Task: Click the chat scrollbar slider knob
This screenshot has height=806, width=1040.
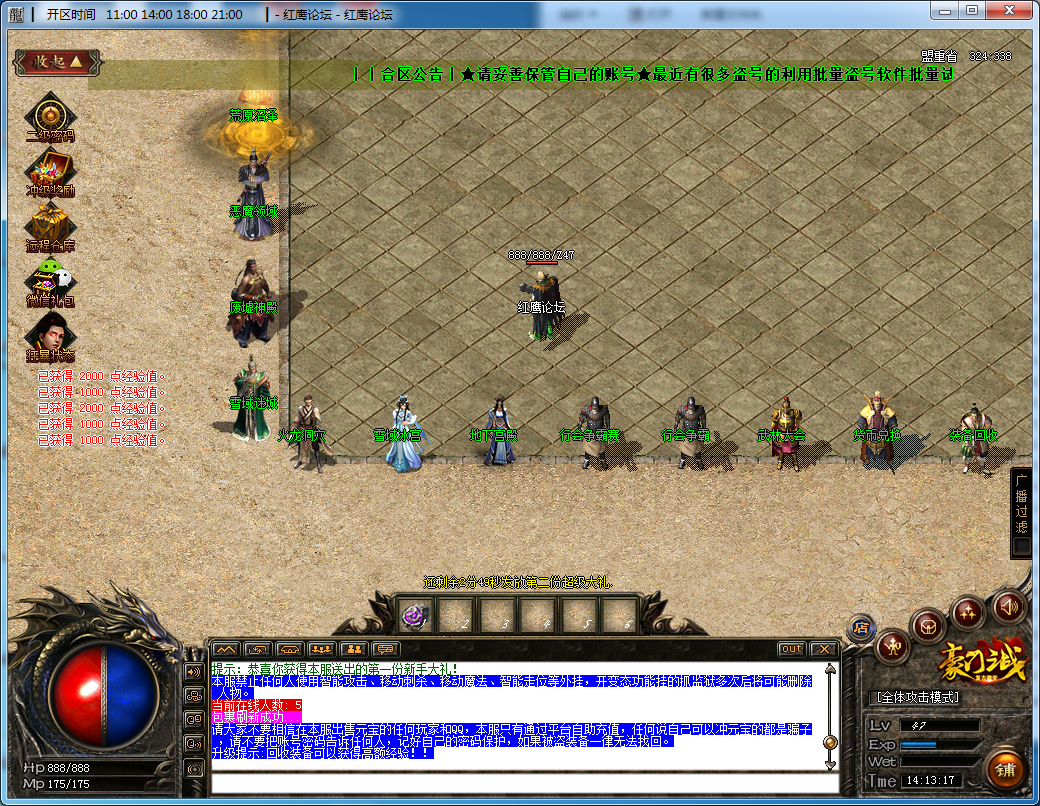Action: click(x=829, y=742)
